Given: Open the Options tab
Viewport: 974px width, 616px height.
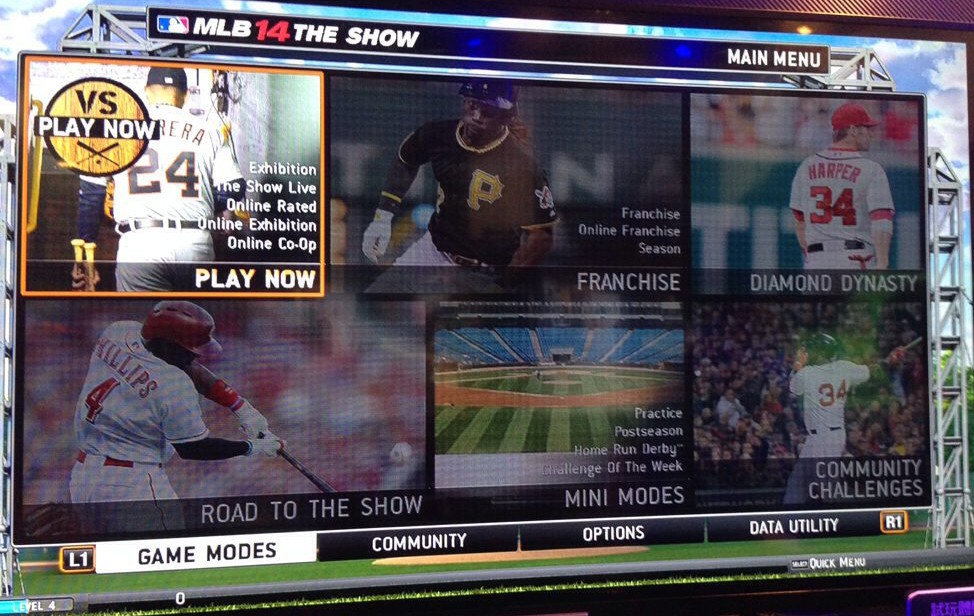Looking at the screenshot, I should [613, 534].
